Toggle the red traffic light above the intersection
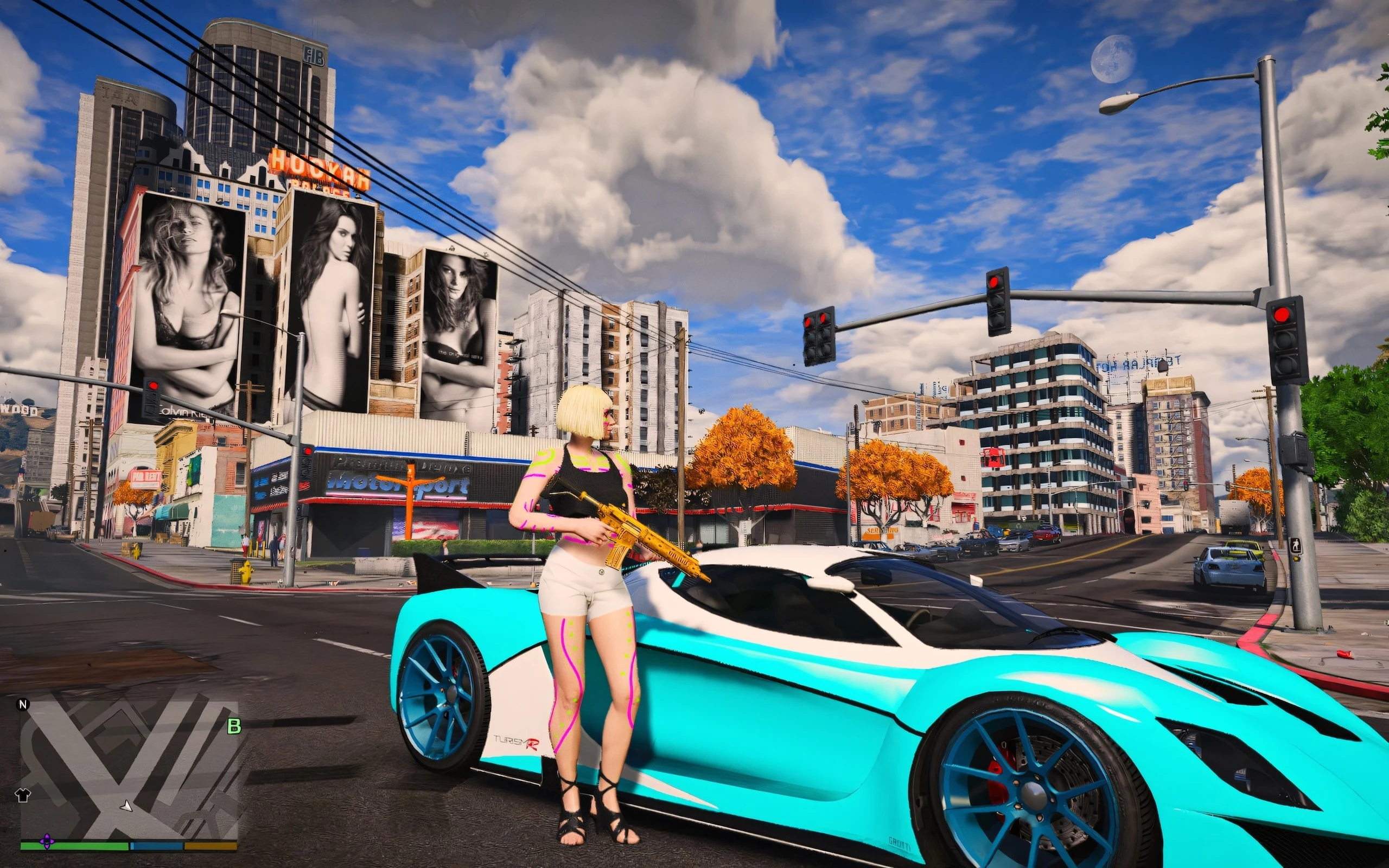Screen dimensions: 1389x868 (995, 298)
